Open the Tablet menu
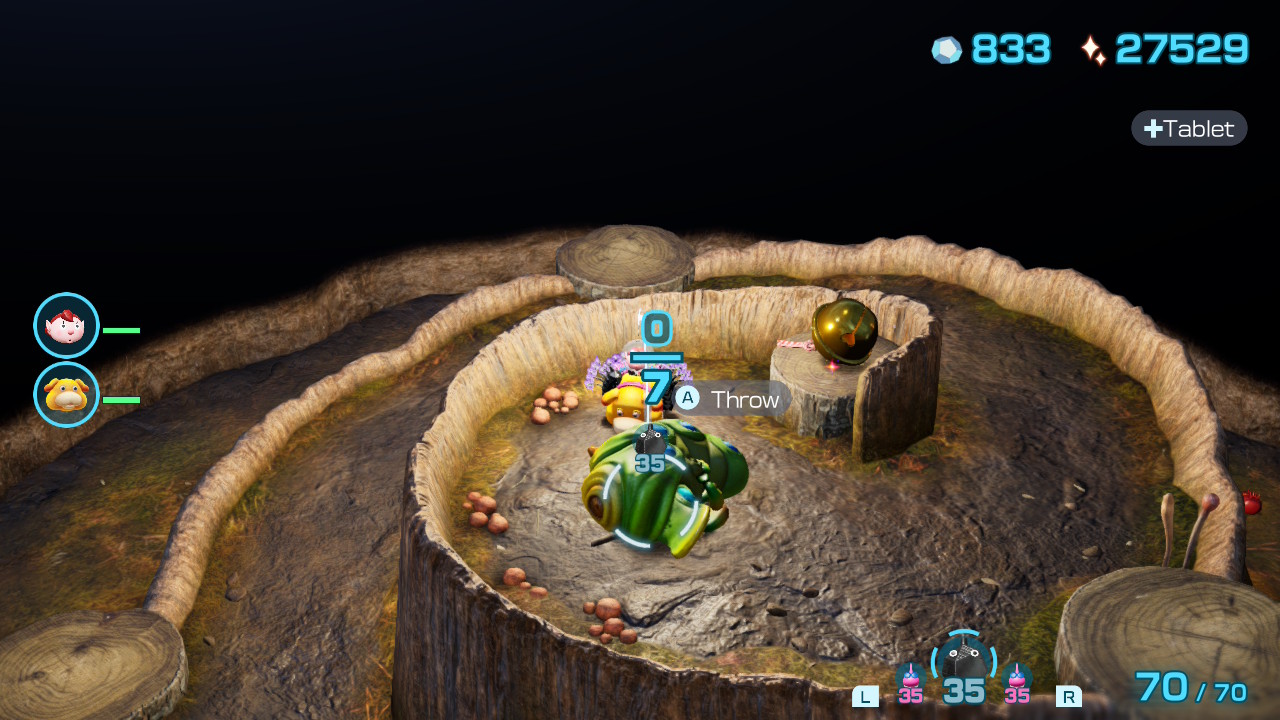 click(x=1189, y=128)
